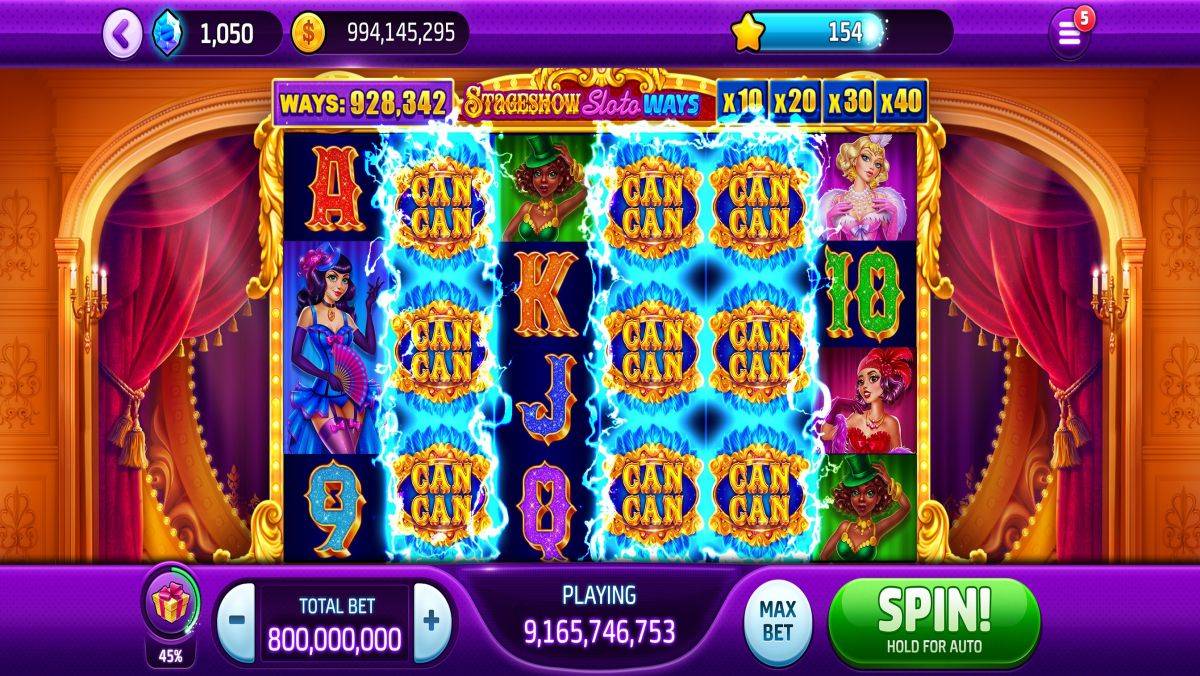Open the hamburger menu with notification badge
The height and width of the screenshot is (676, 1200).
[1068, 35]
